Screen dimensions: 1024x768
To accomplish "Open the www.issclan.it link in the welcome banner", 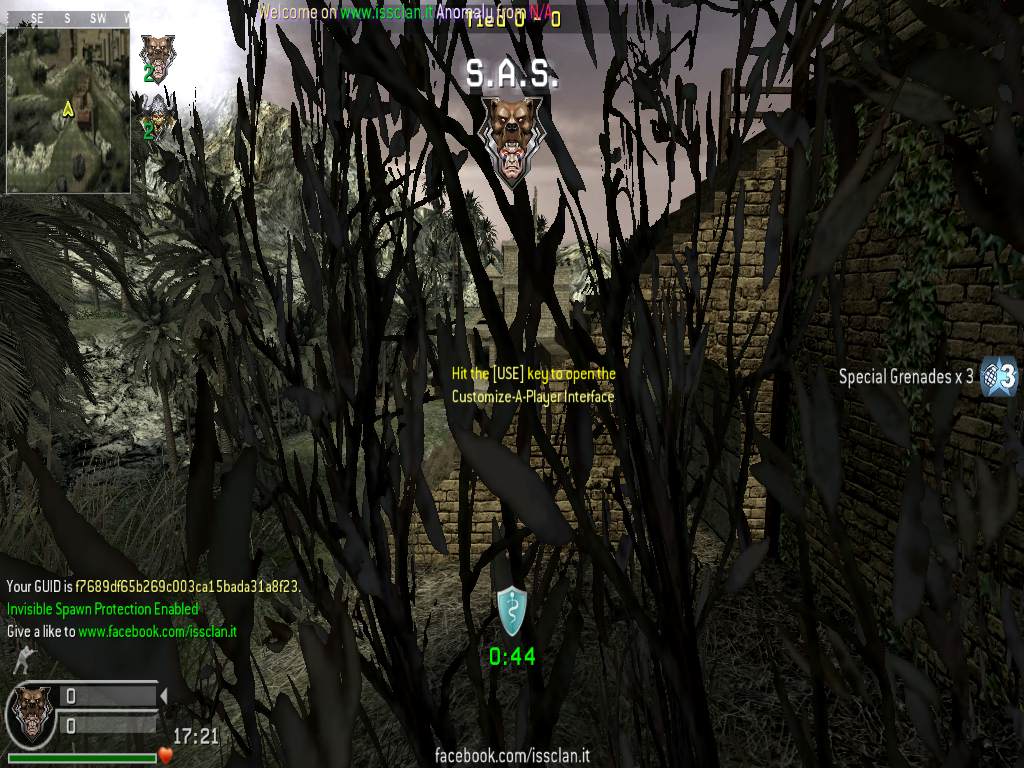I will click(x=386, y=13).
